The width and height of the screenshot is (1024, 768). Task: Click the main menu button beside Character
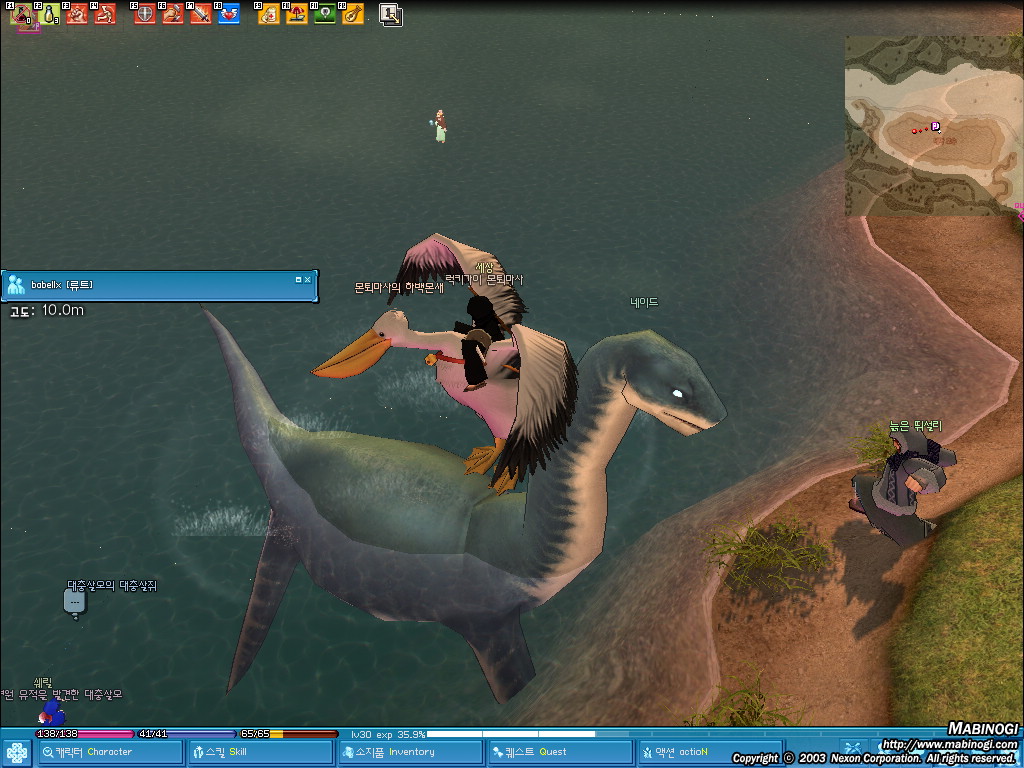16,752
